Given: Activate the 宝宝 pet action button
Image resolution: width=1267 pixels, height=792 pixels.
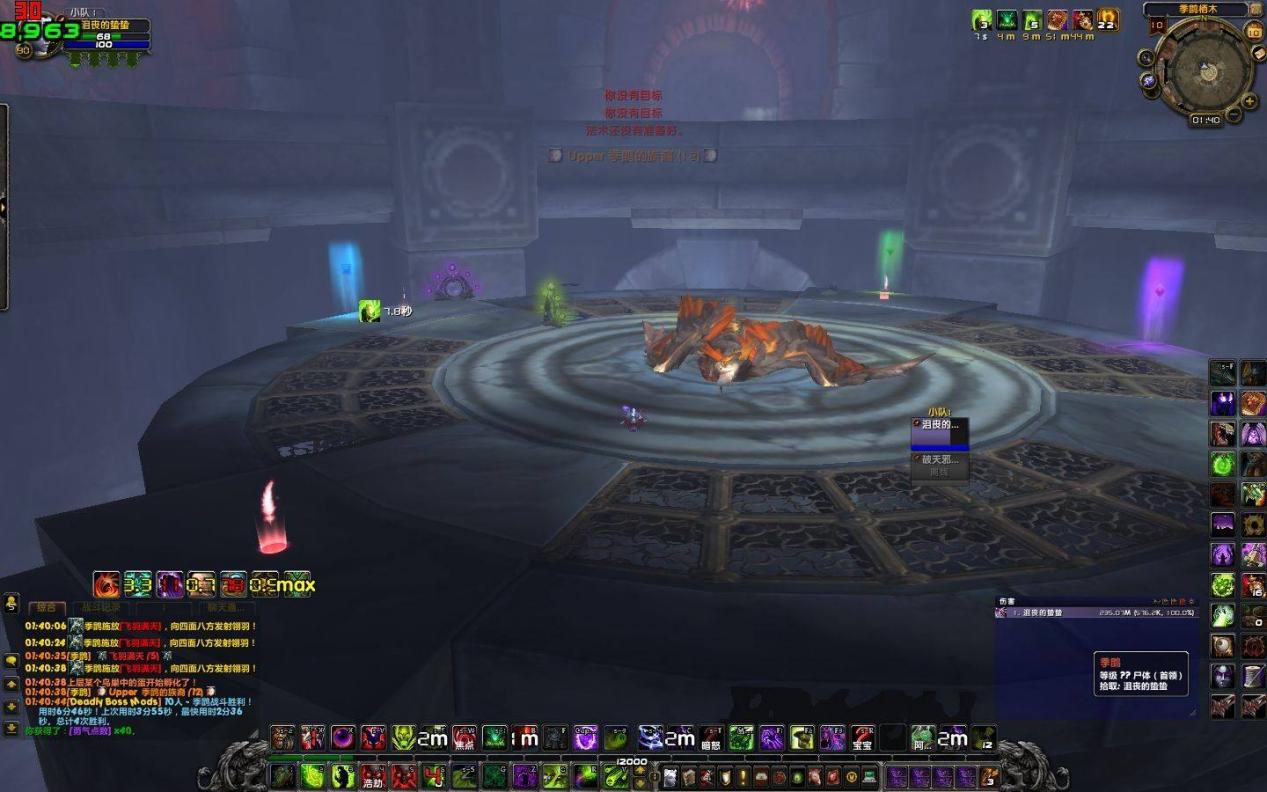Looking at the screenshot, I should point(862,739).
